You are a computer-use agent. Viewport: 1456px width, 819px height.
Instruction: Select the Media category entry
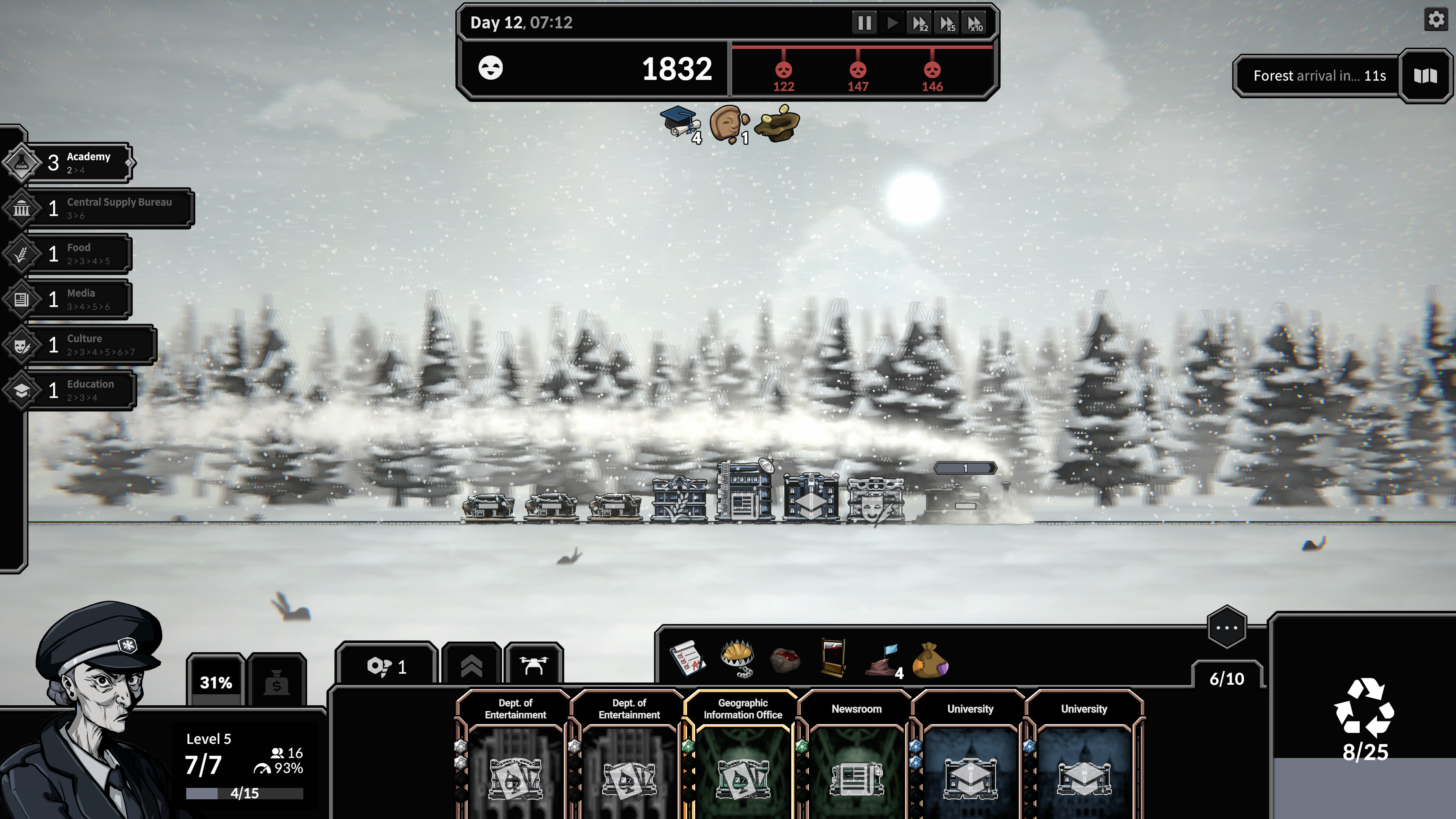pyautogui.click(x=79, y=299)
